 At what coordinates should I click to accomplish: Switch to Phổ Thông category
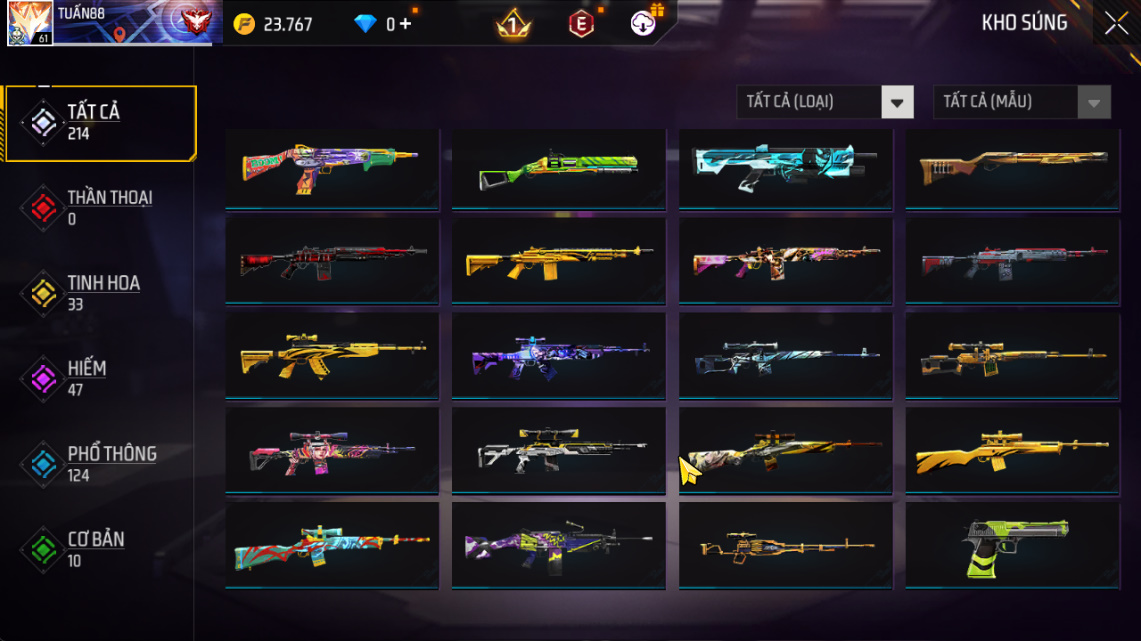tap(101, 464)
